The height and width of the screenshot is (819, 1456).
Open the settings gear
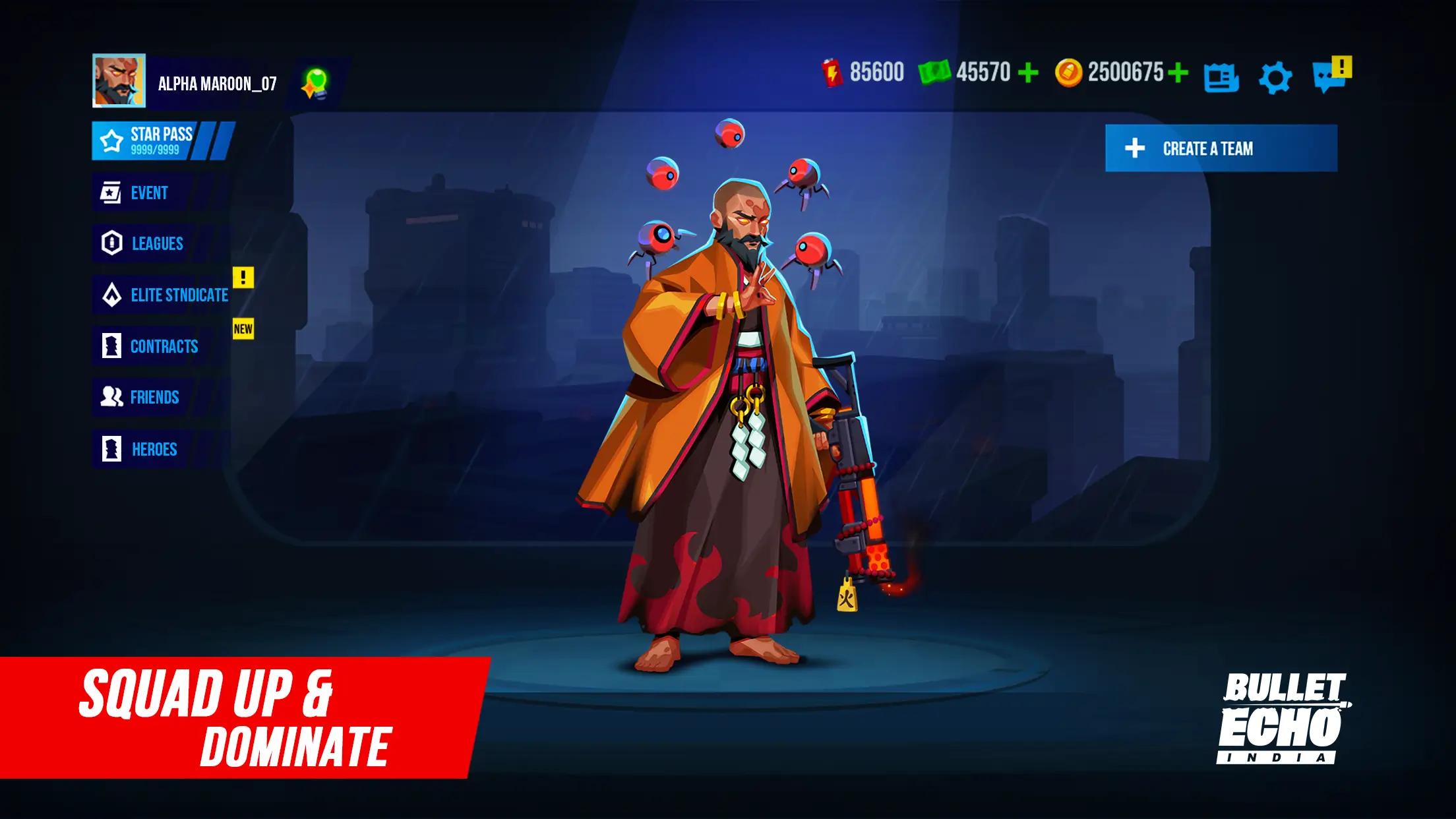(x=1276, y=78)
